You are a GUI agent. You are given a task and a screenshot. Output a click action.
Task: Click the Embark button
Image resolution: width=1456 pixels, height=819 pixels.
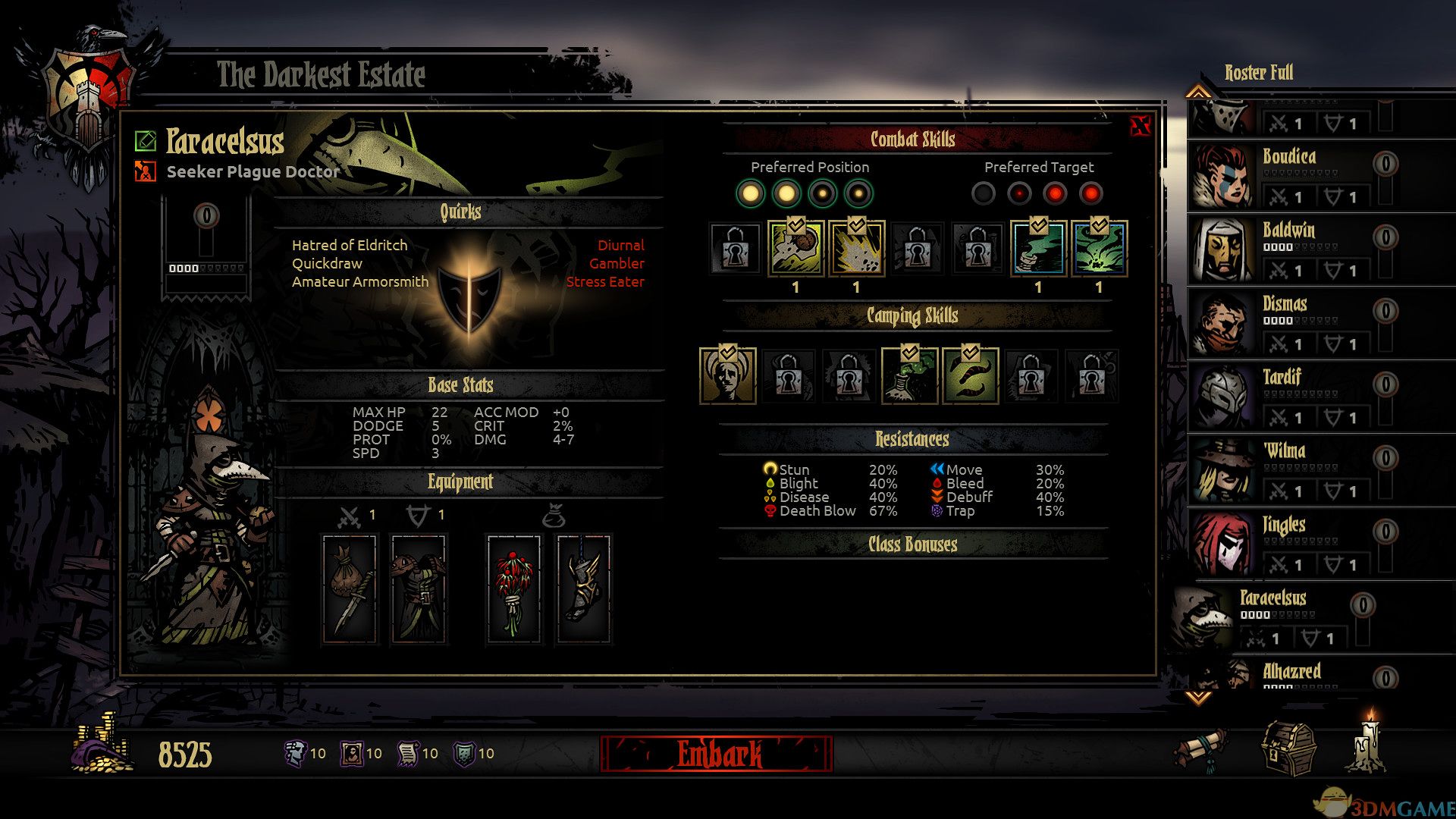click(x=717, y=754)
